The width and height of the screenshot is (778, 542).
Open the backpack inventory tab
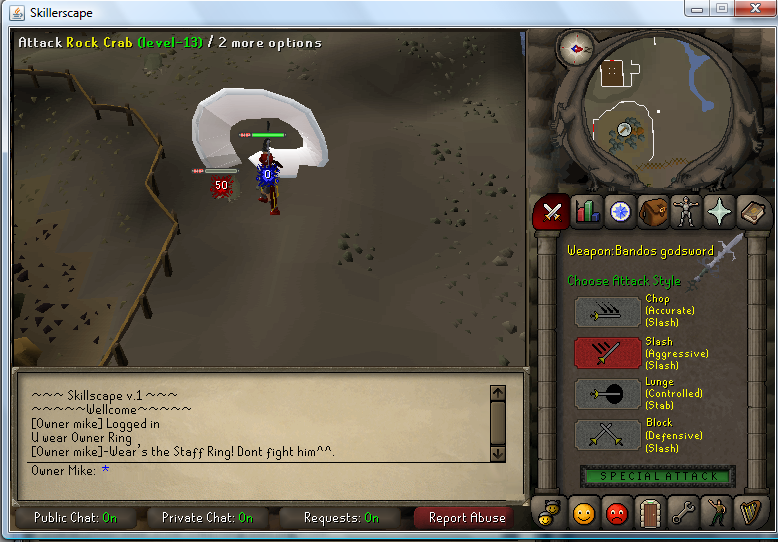654,212
